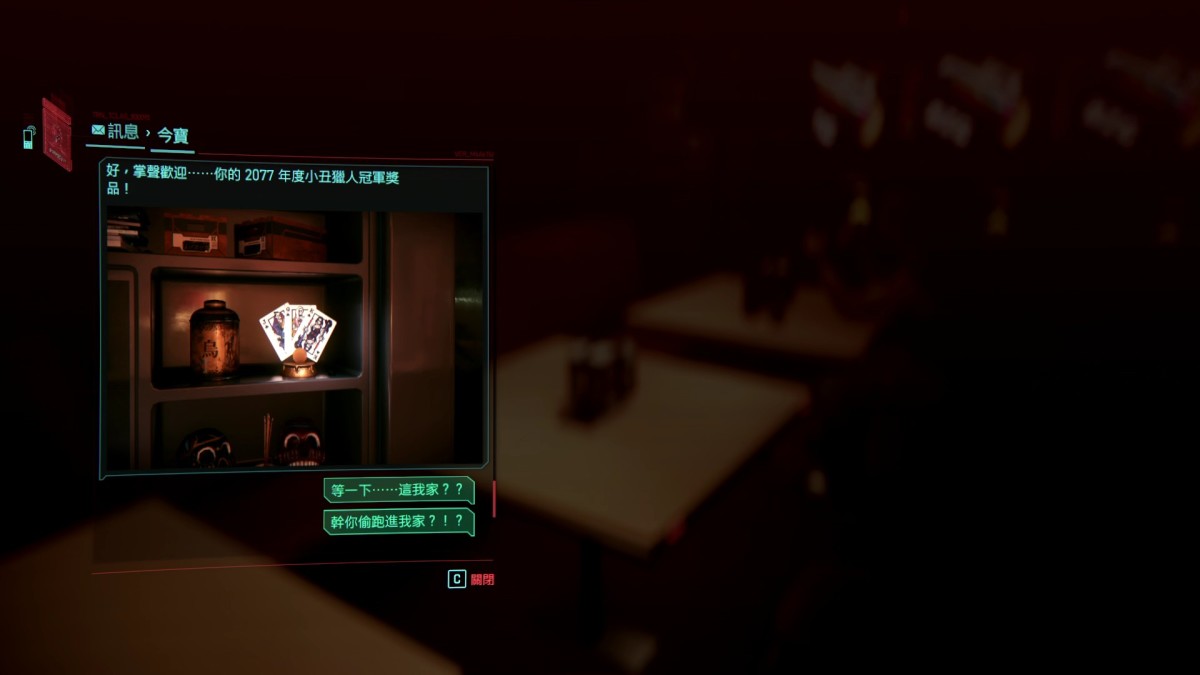
Task: Select the 今寶 contact tab
Action: 173,135
